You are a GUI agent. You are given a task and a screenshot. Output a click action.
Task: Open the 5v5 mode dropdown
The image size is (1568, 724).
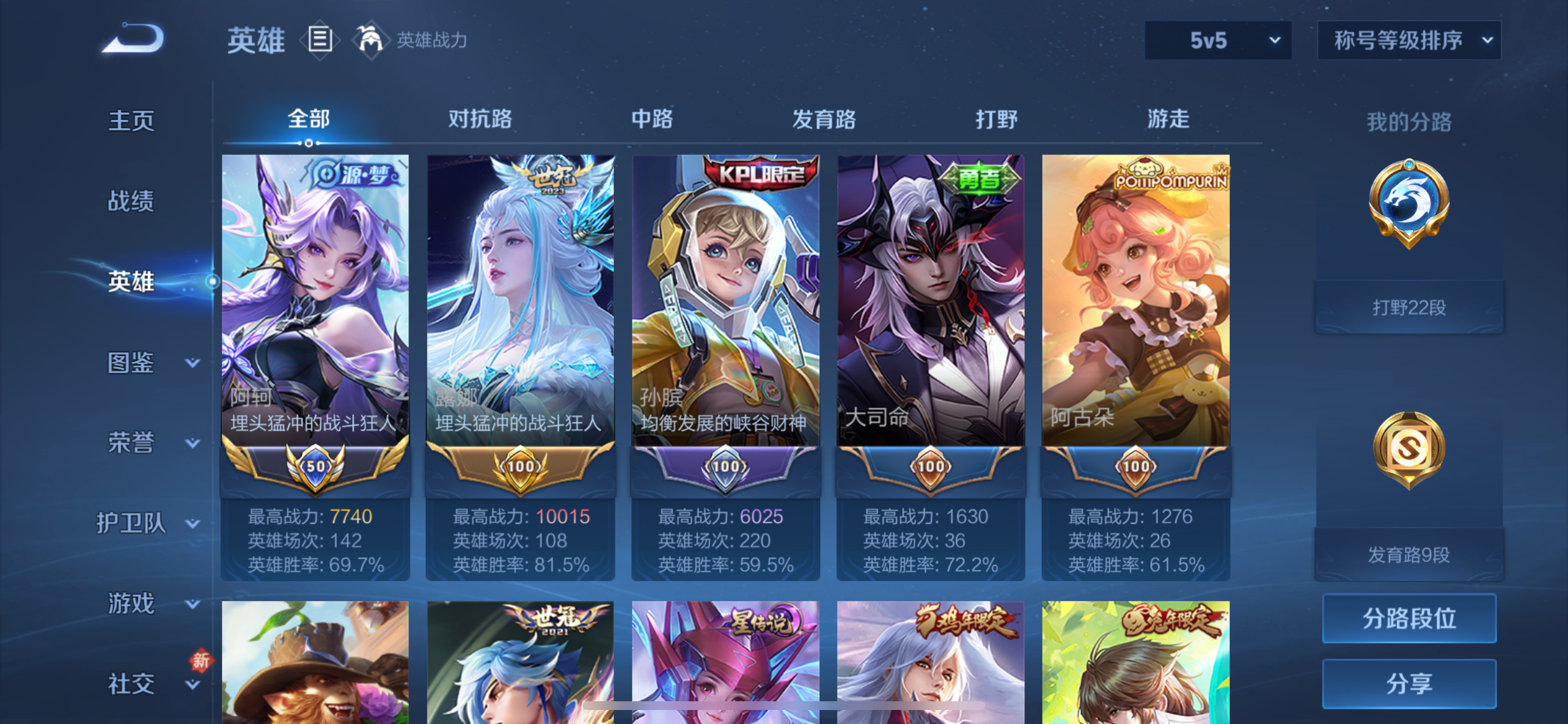(x=1217, y=41)
